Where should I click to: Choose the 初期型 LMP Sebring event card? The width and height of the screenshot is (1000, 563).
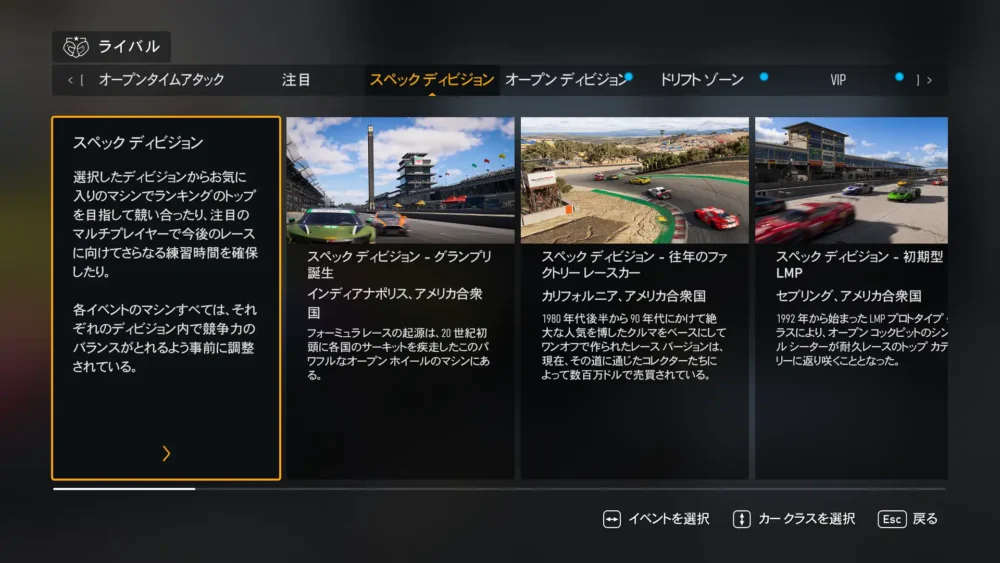coord(851,298)
